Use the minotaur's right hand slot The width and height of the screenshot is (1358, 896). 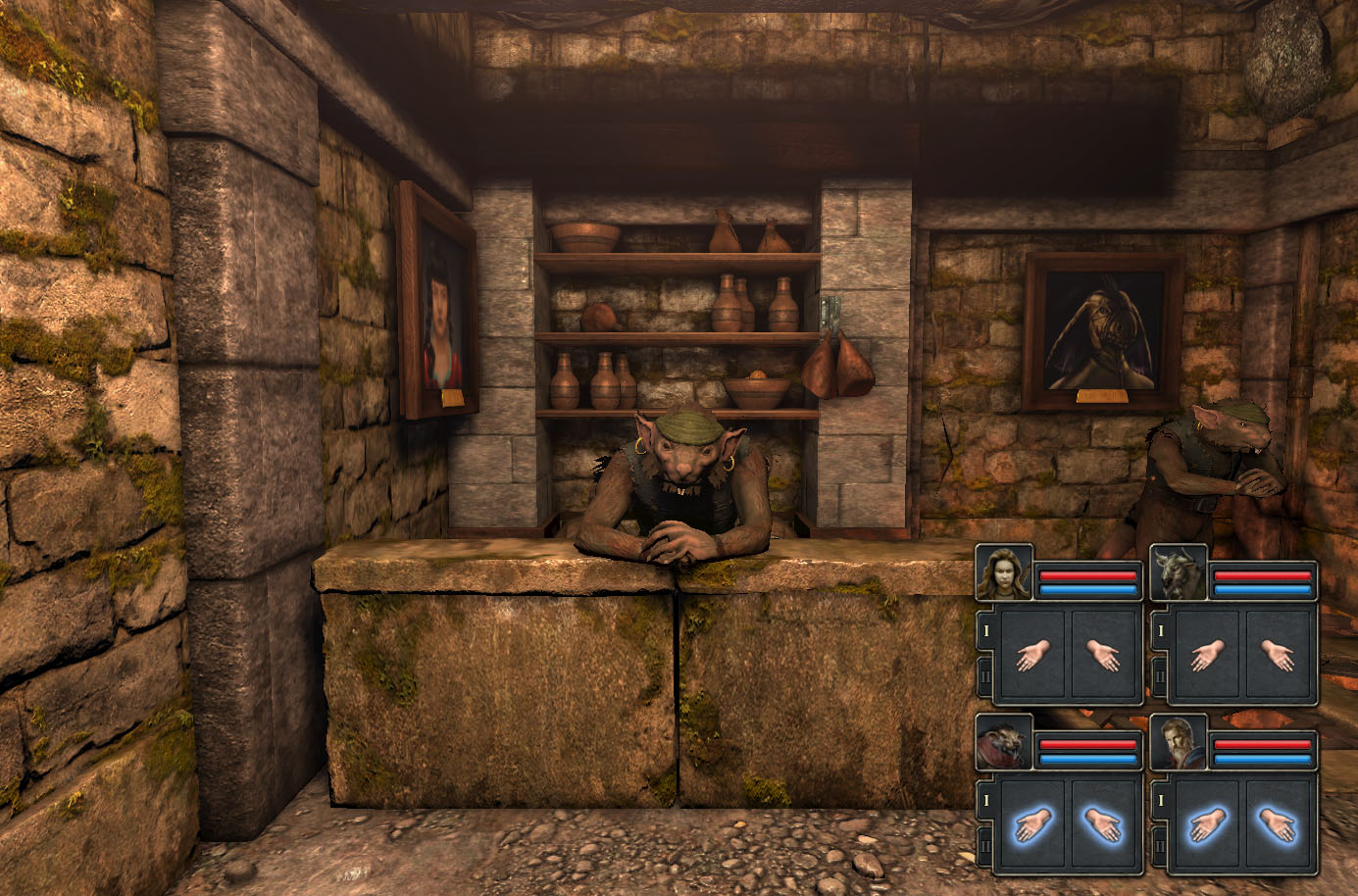pyautogui.click(x=1279, y=656)
